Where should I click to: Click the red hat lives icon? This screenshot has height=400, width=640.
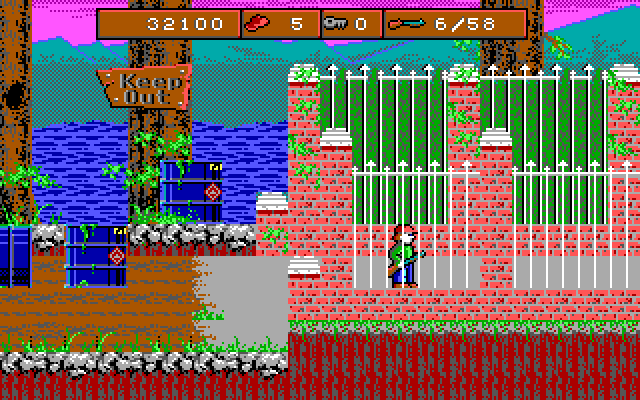pos(259,23)
